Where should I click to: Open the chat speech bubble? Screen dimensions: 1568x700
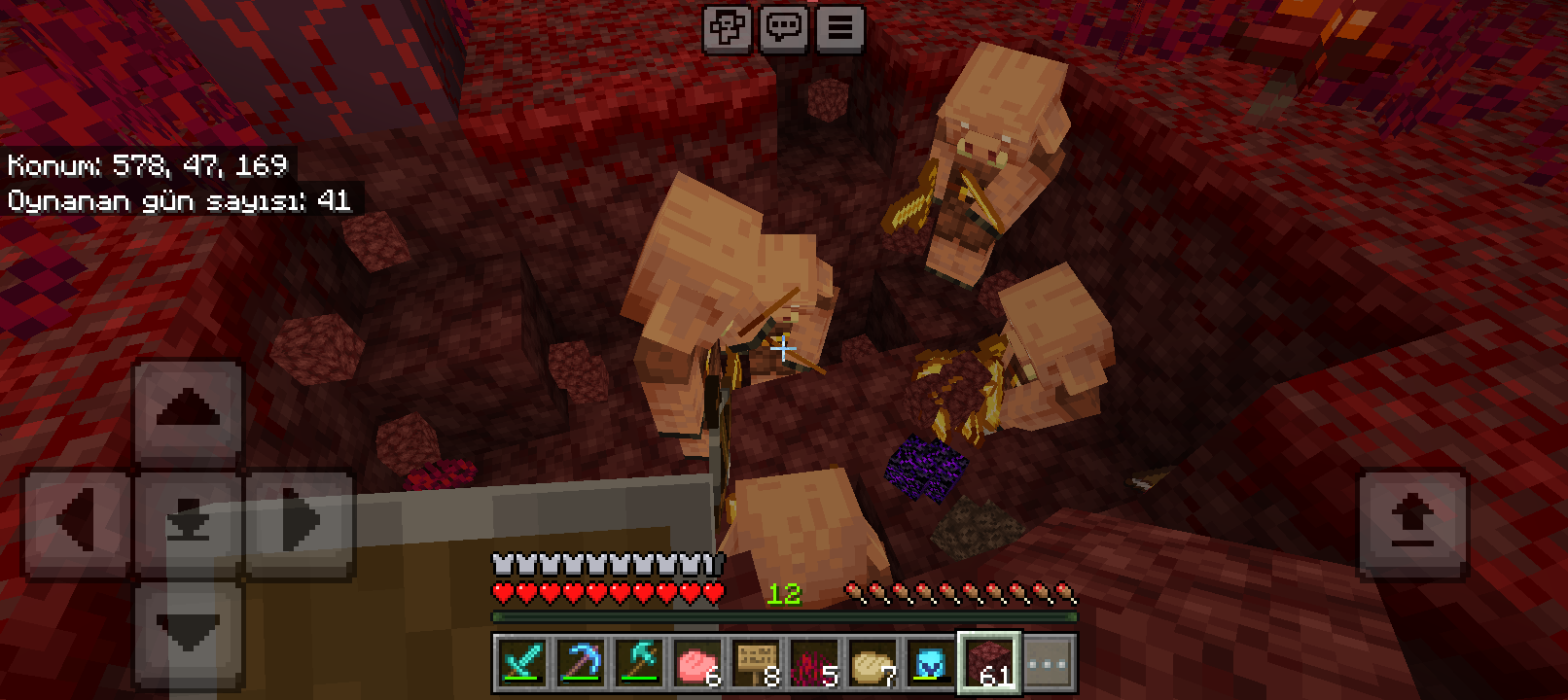[784, 29]
